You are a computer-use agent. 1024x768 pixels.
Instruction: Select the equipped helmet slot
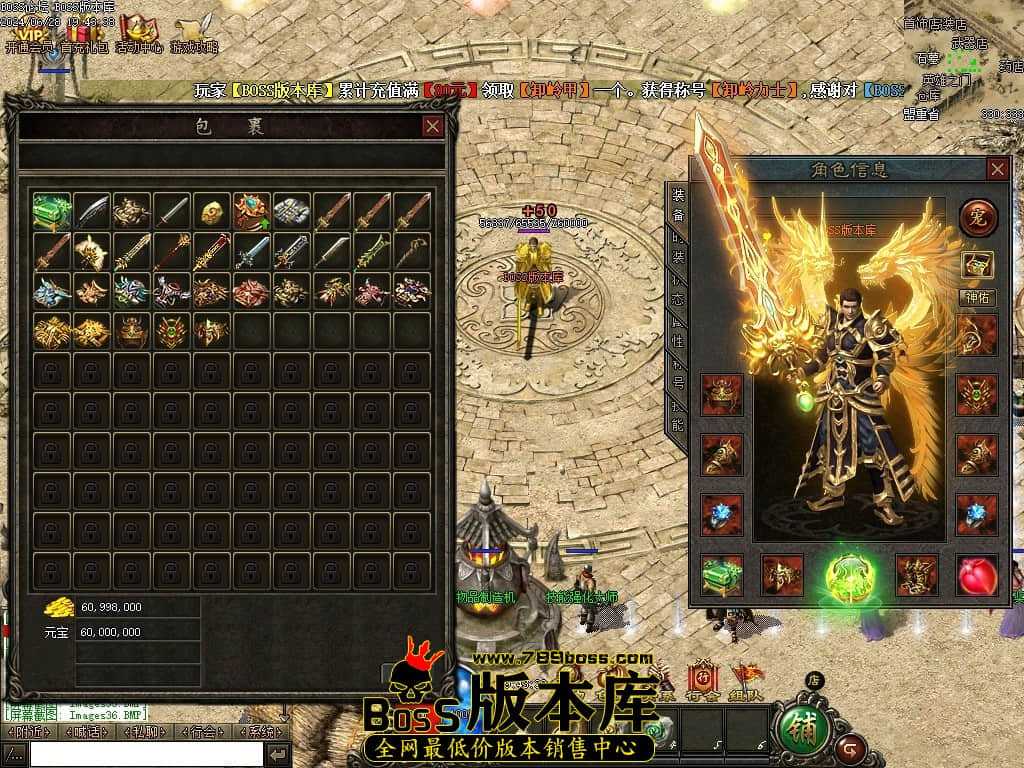click(722, 395)
